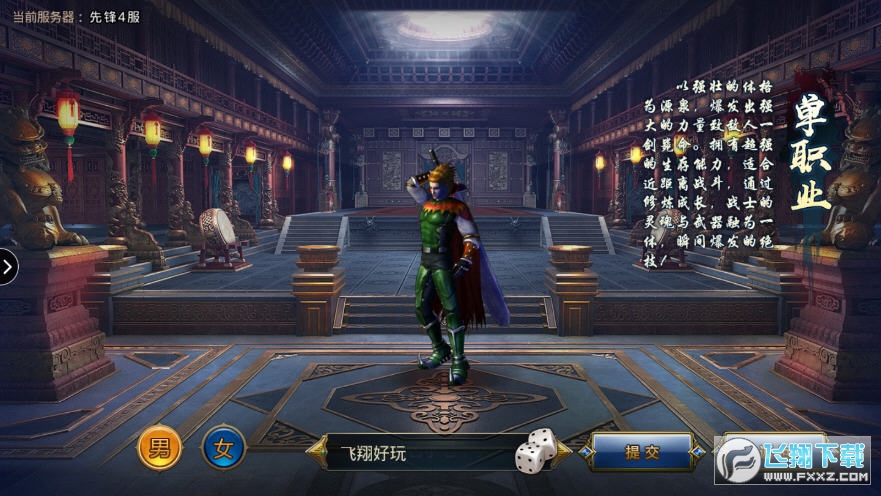Click the character name input field
This screenshot has height=496, width=881.
[x=420, y=453]
